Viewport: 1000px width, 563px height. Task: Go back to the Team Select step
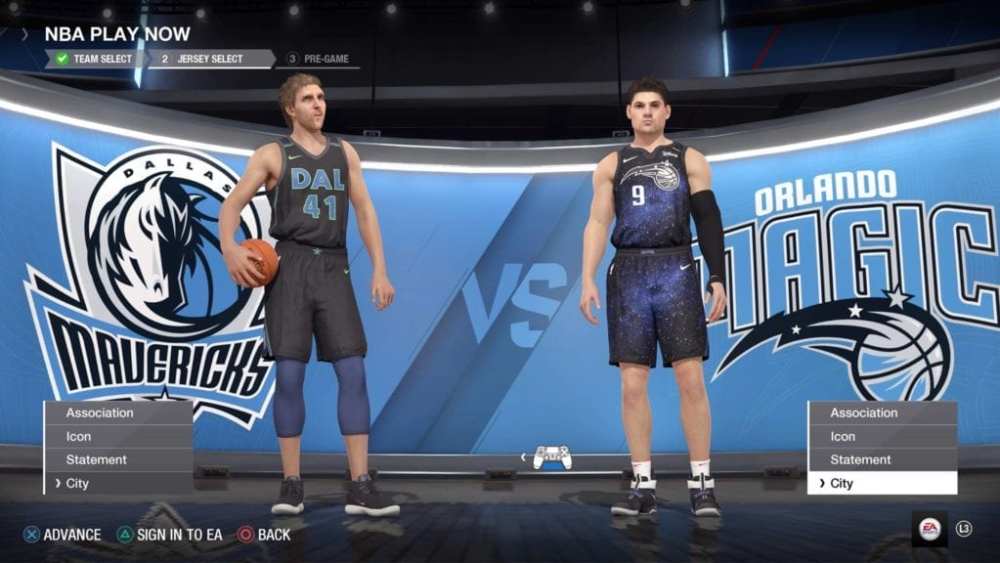tap(94, 59)
